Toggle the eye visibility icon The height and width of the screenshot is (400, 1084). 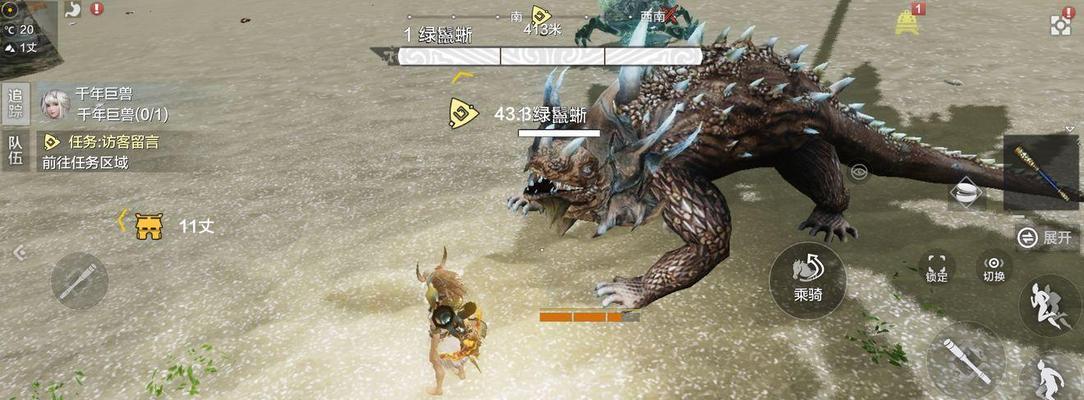[859, 172]
